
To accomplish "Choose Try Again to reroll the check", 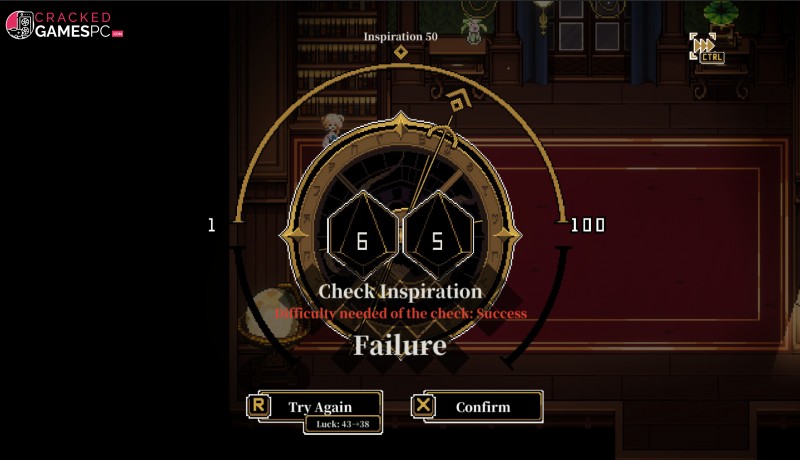I will click(x=320, y=406).
